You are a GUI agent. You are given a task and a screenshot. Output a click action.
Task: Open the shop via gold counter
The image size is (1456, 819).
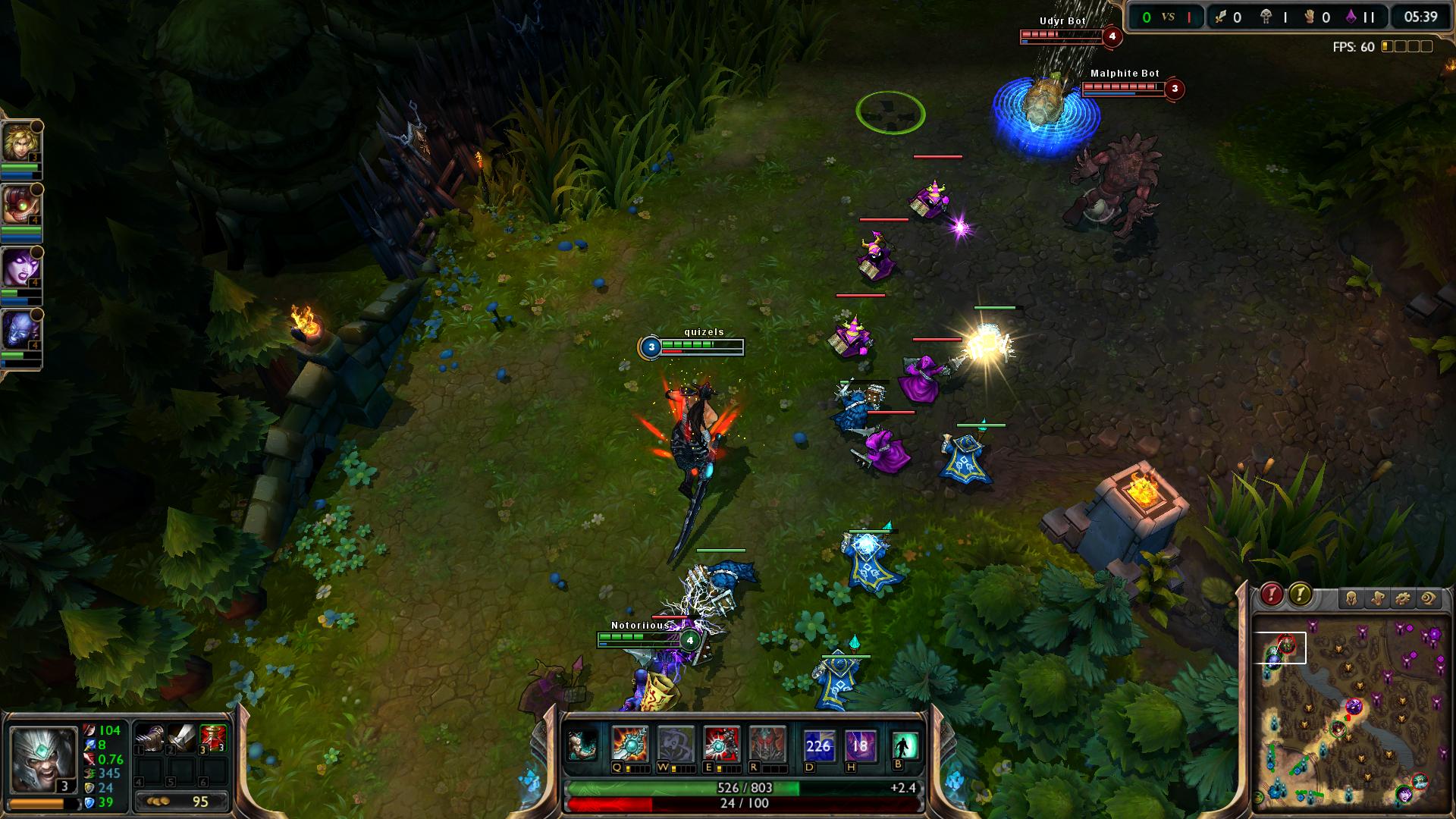coord(182,802)
